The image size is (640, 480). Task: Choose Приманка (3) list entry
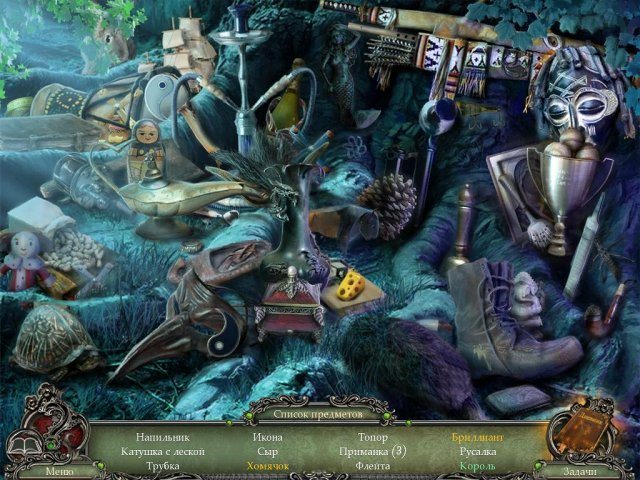click(x=373, y=451)
